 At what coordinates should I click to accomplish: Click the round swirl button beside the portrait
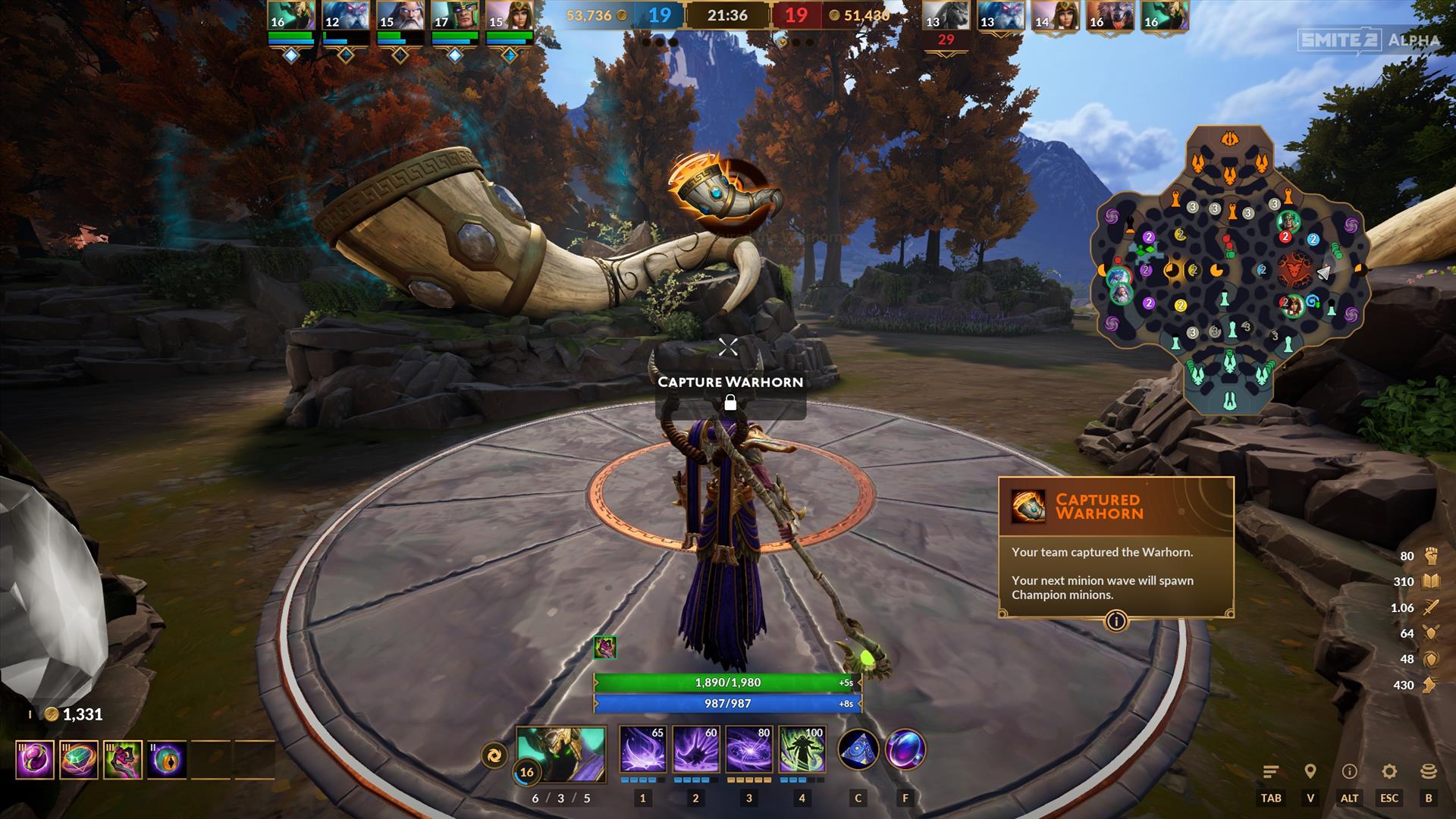pyautogui.click(x=494, y=755)
